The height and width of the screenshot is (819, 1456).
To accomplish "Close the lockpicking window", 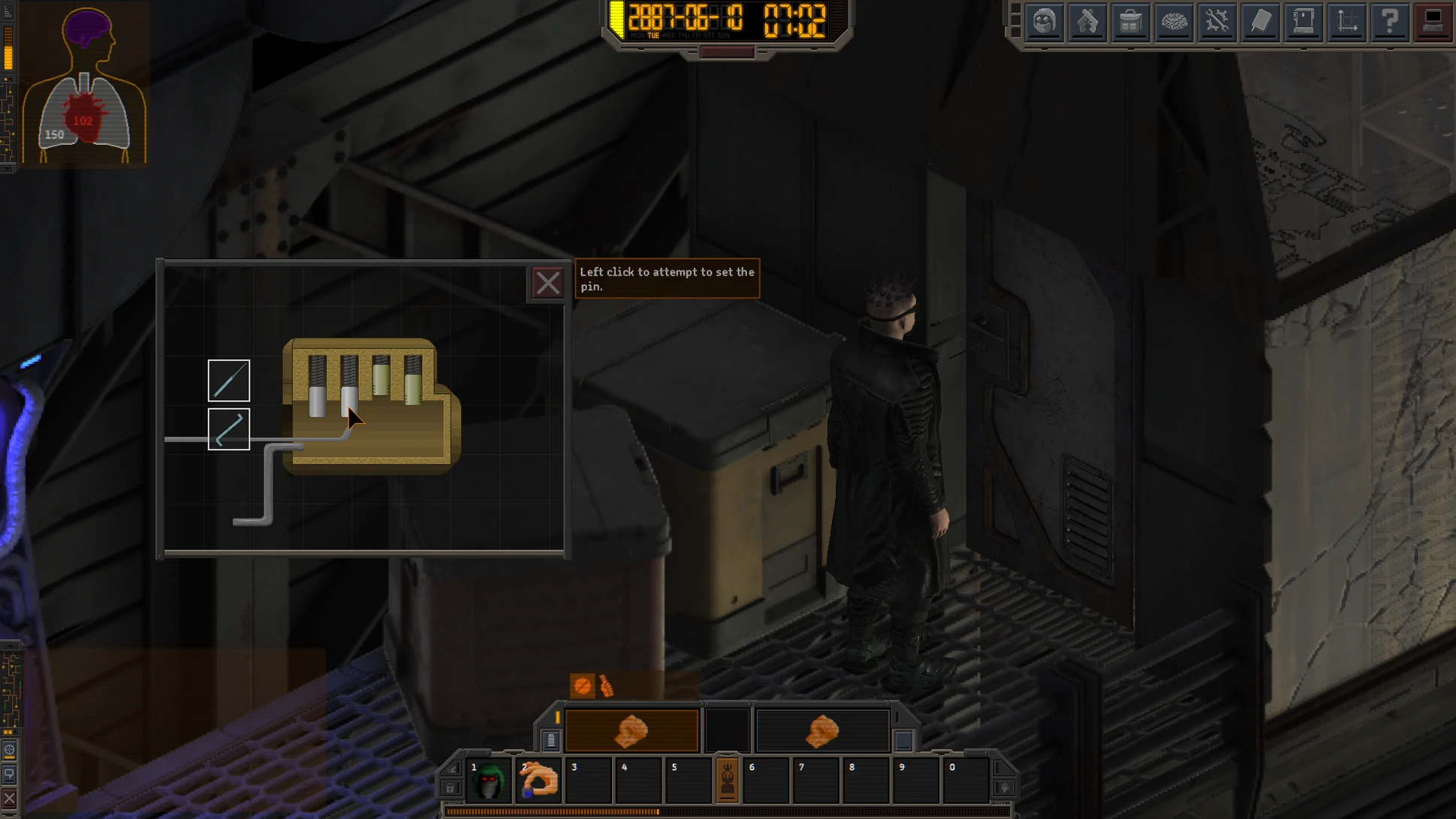I will pyautogui.click(x=547, y=283).
